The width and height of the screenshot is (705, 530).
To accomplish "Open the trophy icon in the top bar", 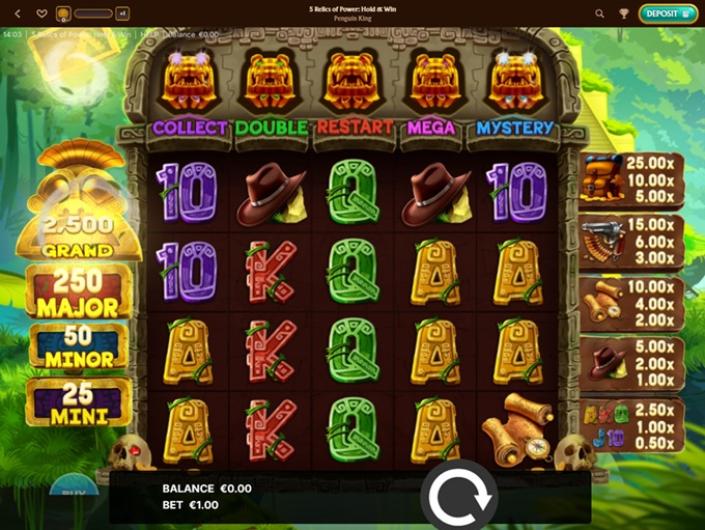I will click(x=624, y=14).
